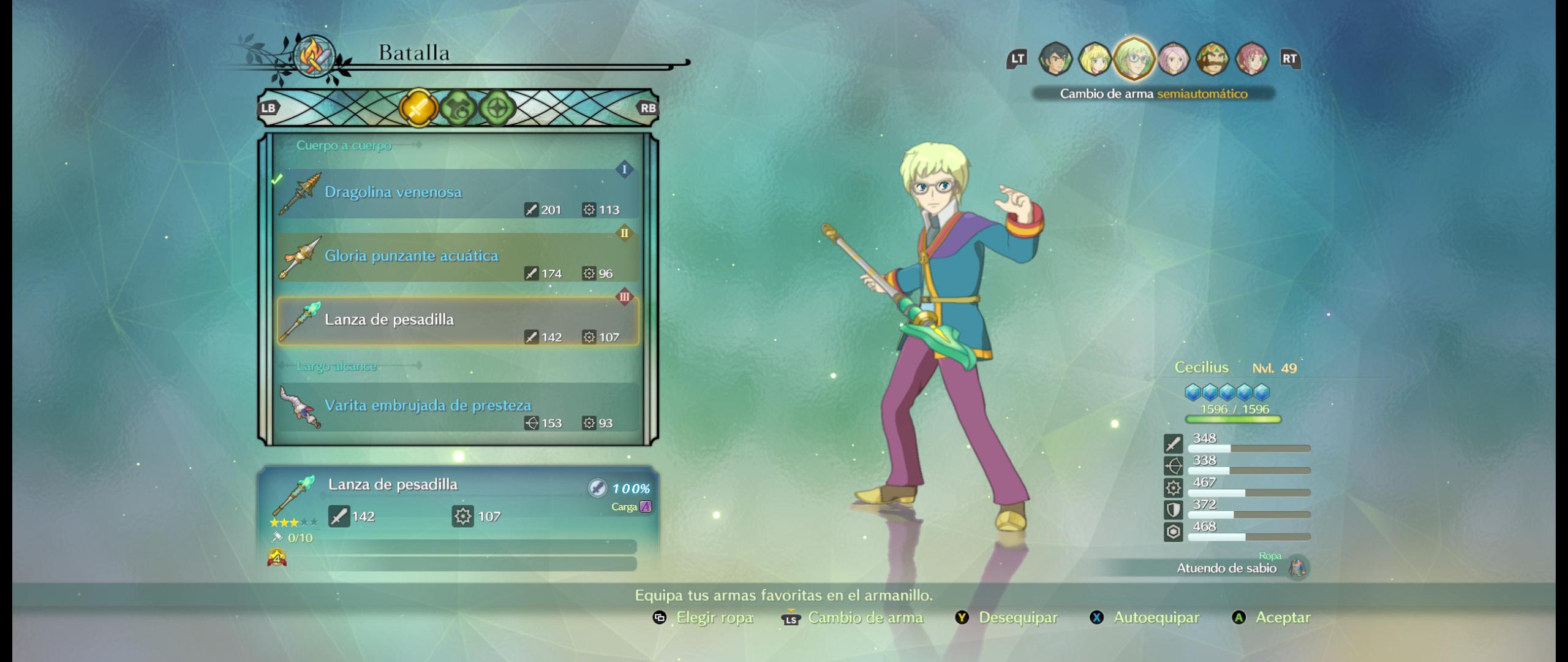This screenshot has height=662, width=1568.
Task: Click the Elegir ropa option
Action: click(703, 617)
